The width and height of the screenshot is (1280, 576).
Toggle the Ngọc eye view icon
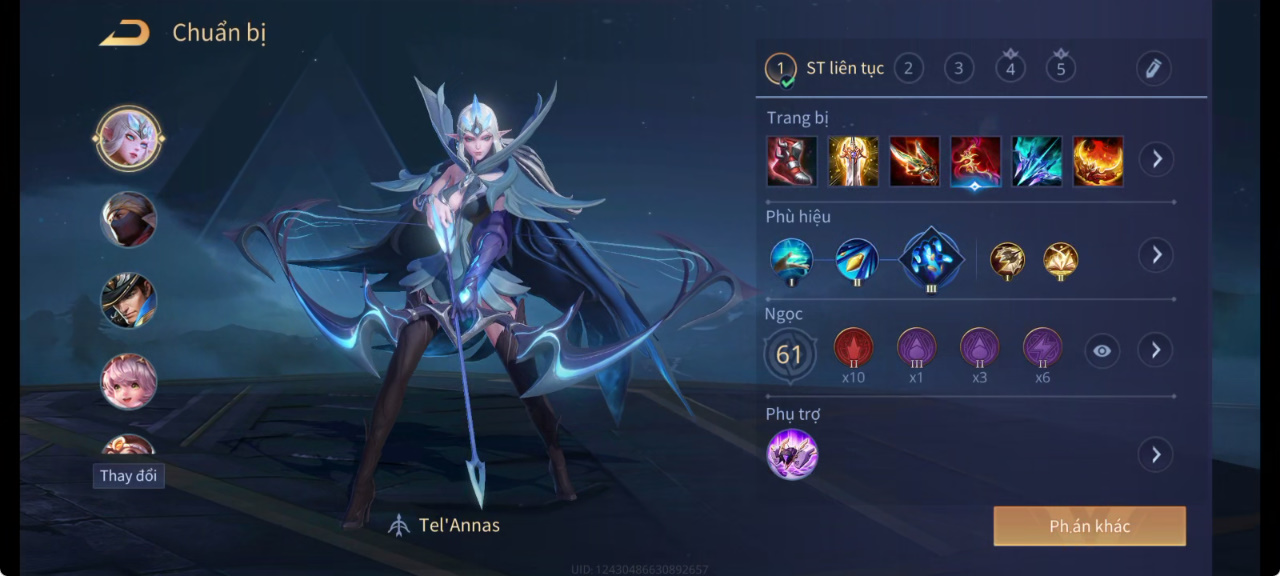coord(1101,351)
